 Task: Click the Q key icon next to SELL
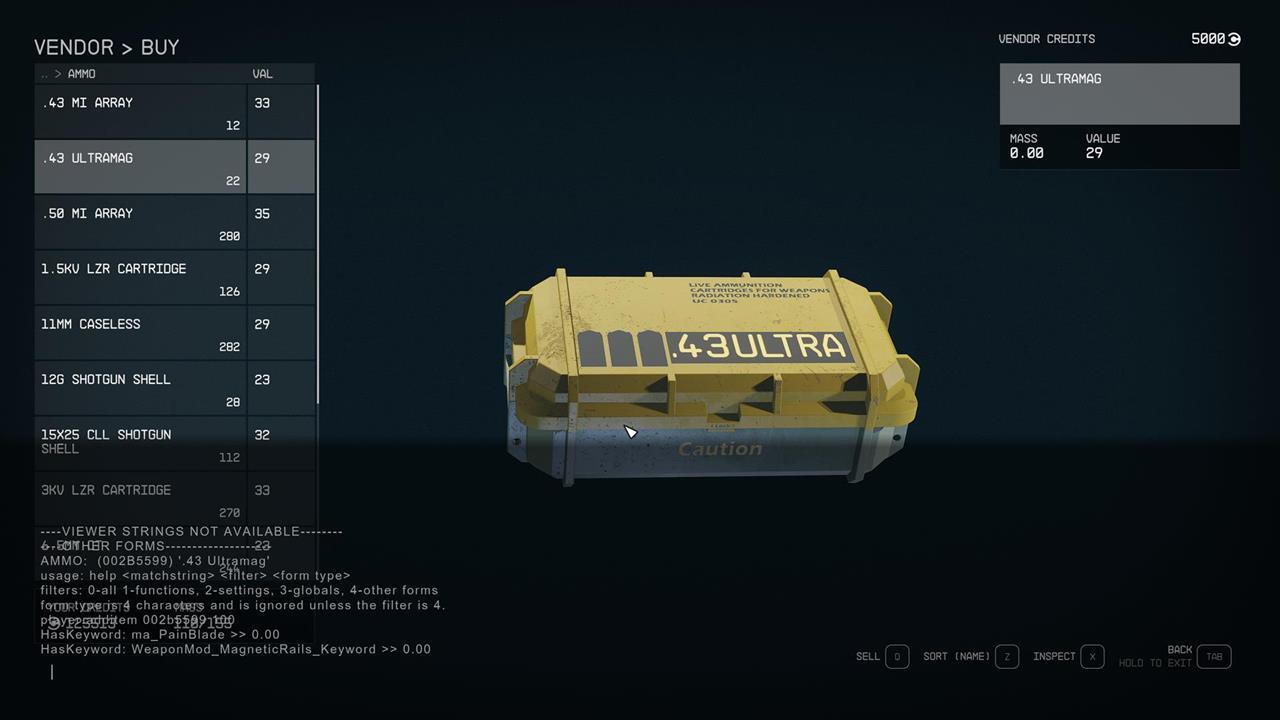(x=896, y=656)
